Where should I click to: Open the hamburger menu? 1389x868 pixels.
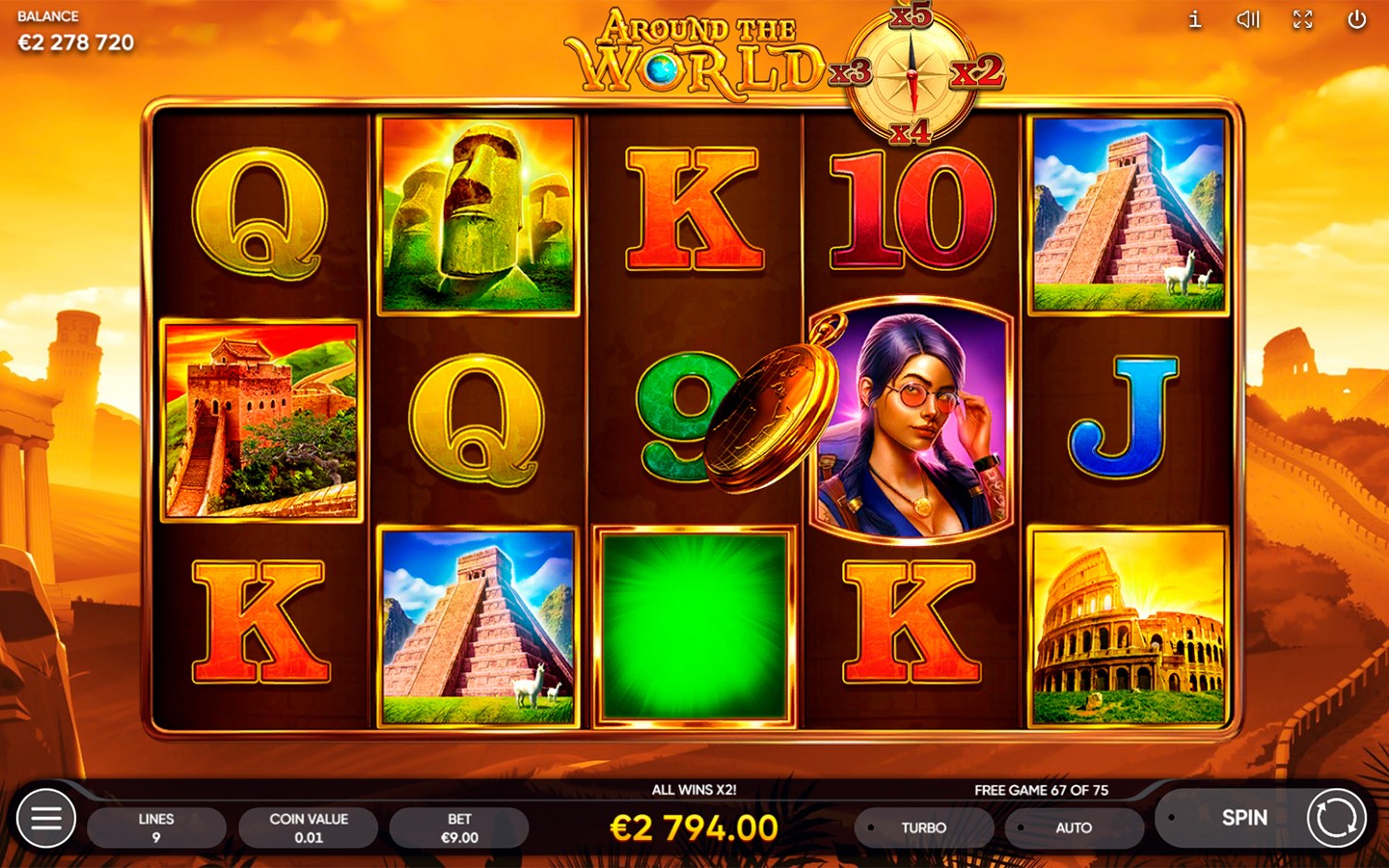click(x=45, y=819)
